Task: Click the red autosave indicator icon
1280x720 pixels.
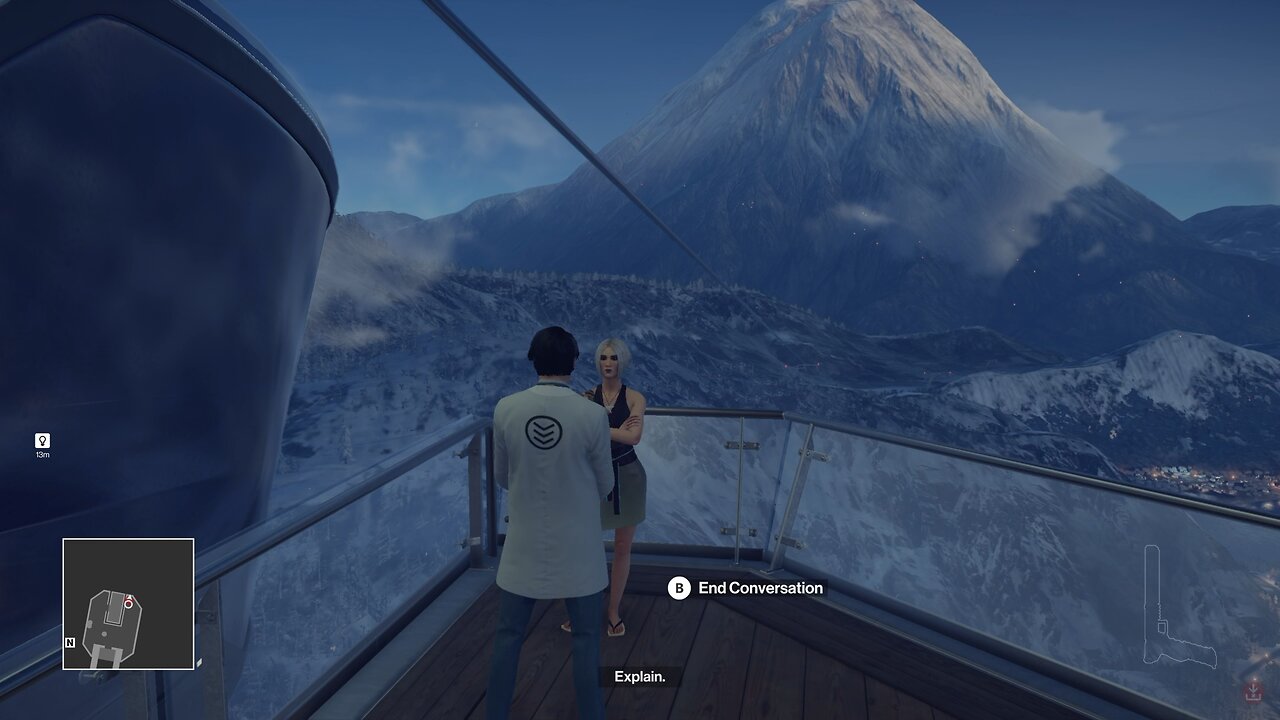Action: tap(1252, 691)
